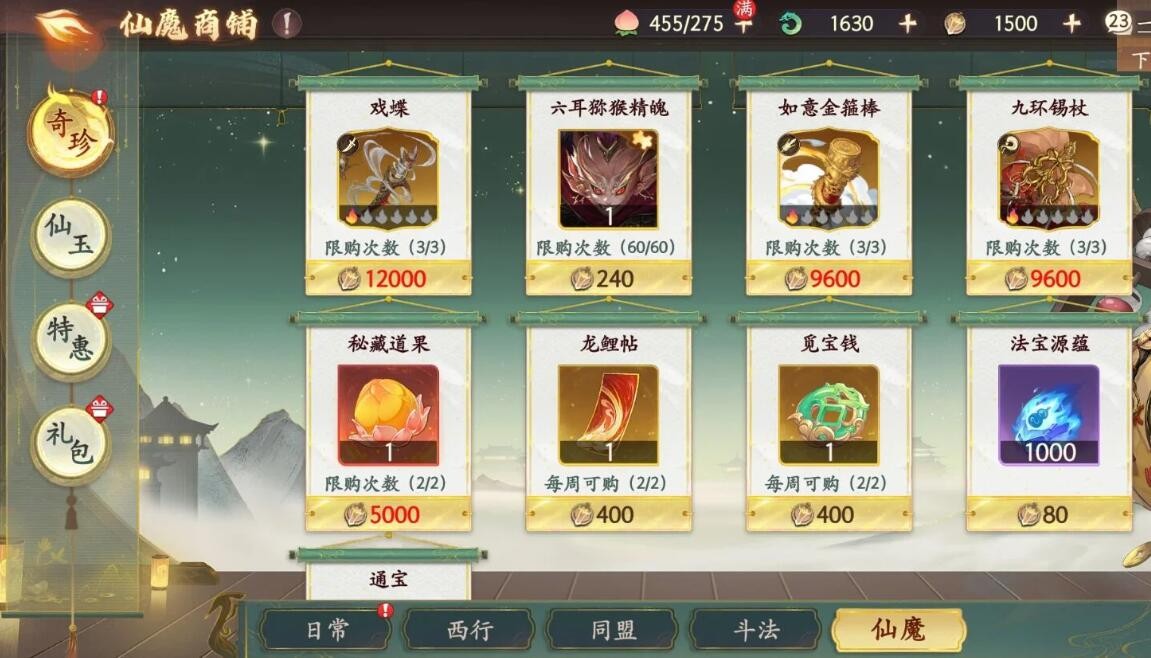The height and width of the screenshot is (658, 1151).
Task: Pick the 九环锡杖 staff item
Action: [1048, 180]
